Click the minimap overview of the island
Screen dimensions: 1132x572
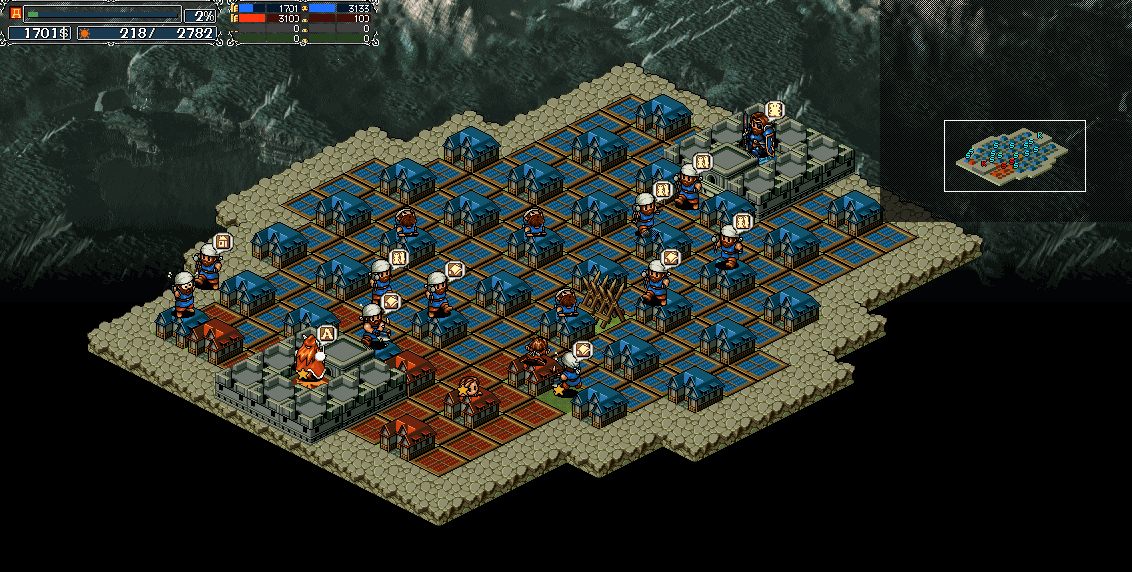click(1014, 156)
